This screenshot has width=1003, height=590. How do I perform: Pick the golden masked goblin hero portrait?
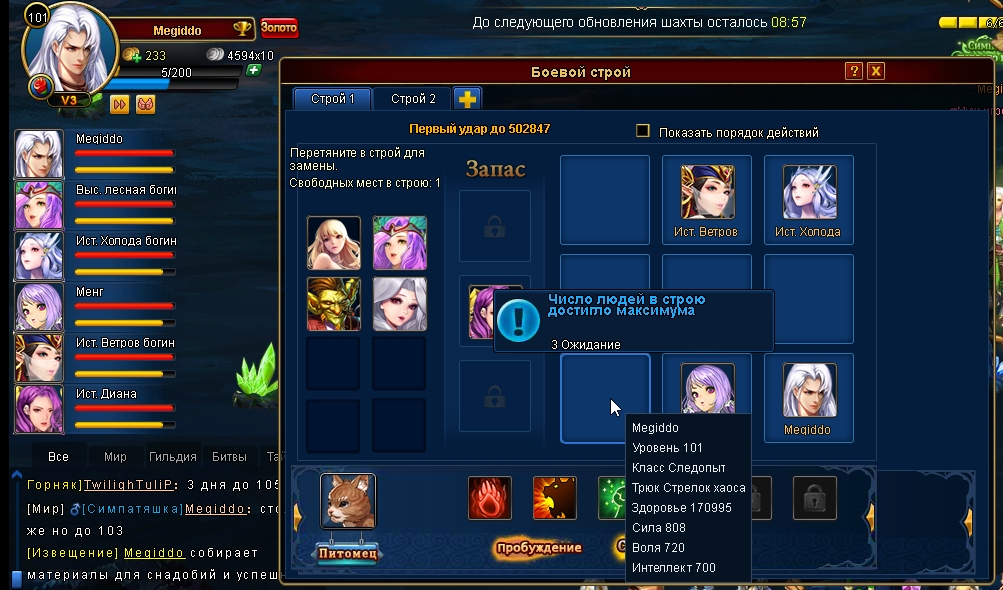(x=334, y=304)
